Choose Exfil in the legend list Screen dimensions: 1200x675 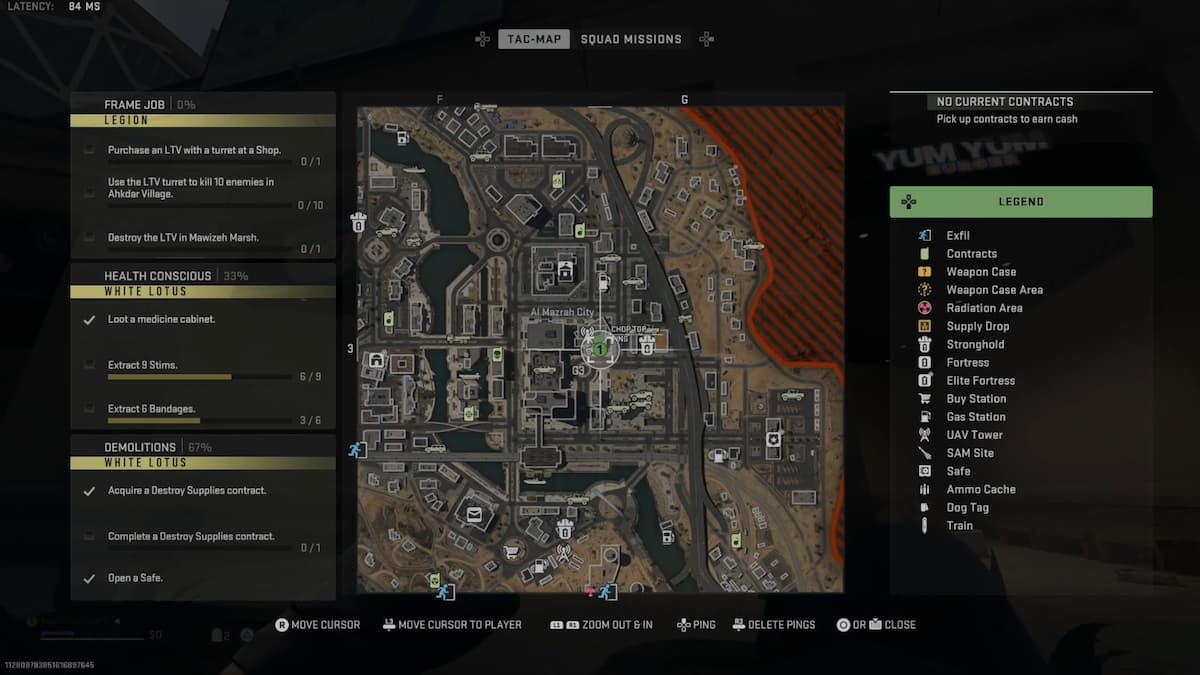tap(958, 236)
